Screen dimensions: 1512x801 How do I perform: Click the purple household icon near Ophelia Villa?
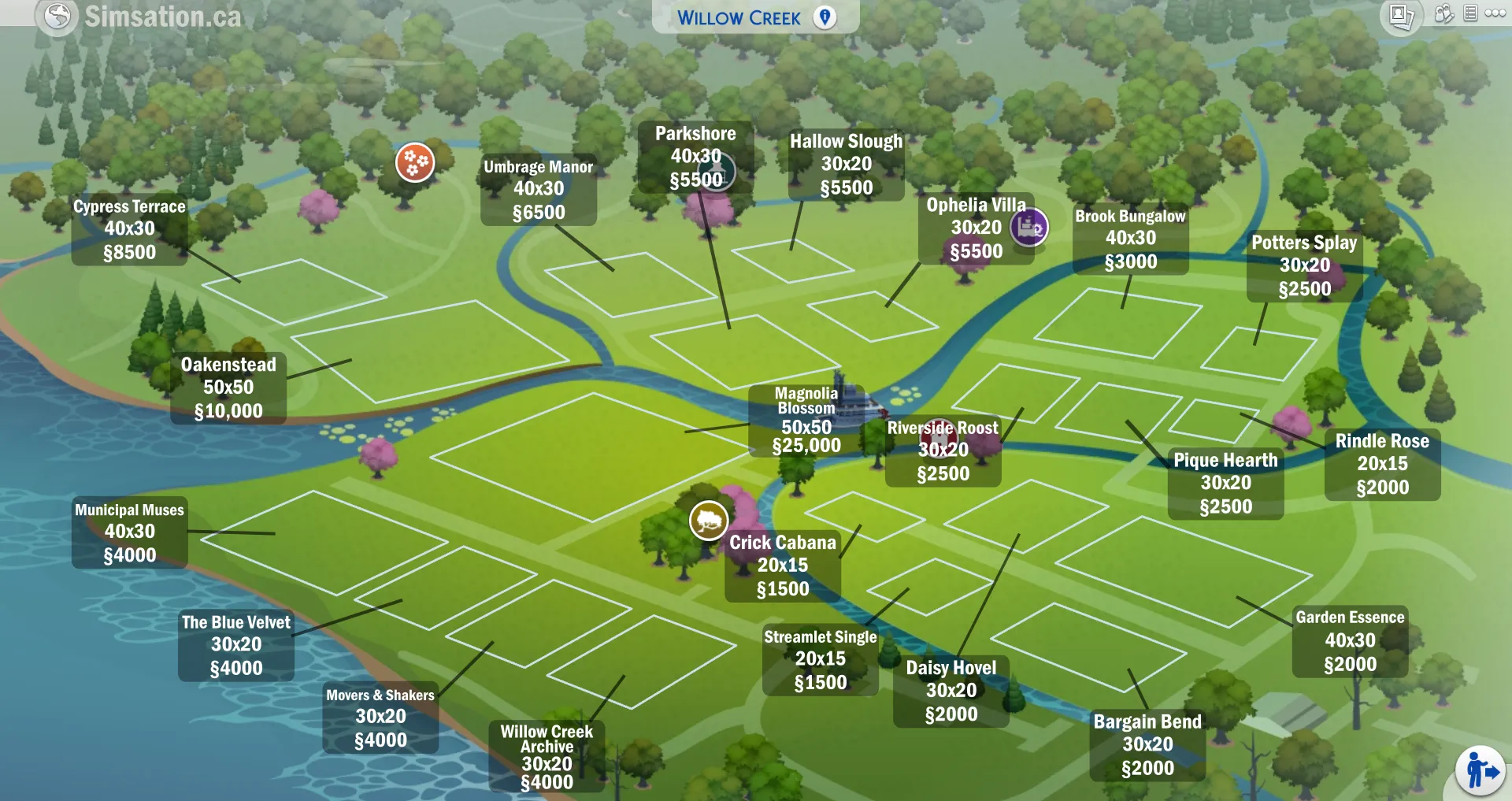coord(1029,228)
